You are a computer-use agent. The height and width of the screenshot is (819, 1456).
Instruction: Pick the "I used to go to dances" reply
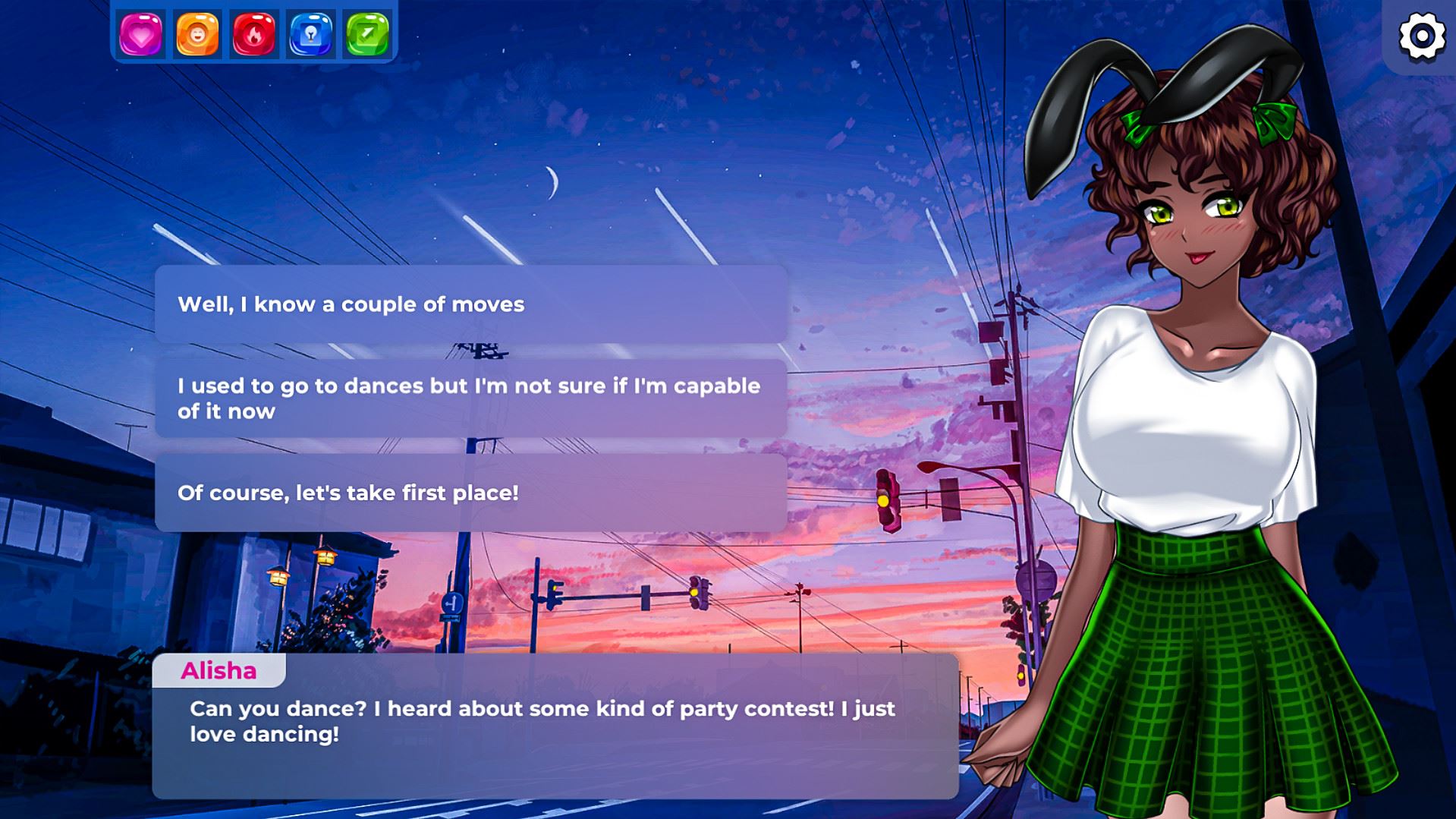[470, 398]
